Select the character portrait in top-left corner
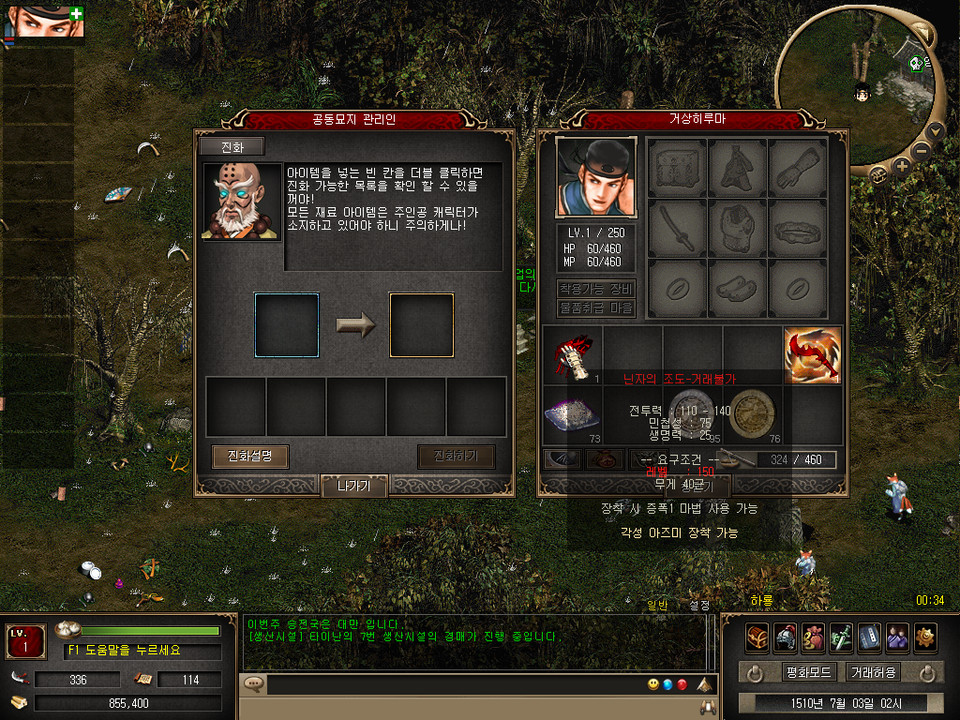 [x=36, y=21]
